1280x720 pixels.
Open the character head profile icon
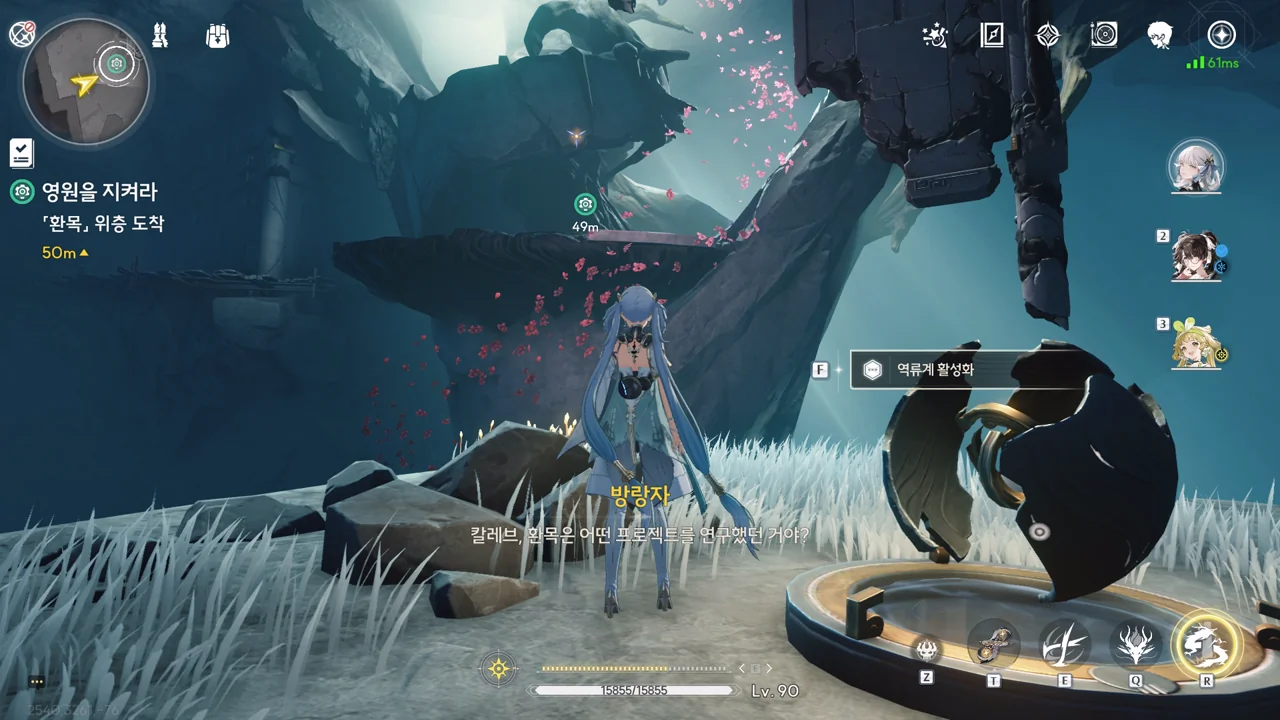tap(1160, 36)
